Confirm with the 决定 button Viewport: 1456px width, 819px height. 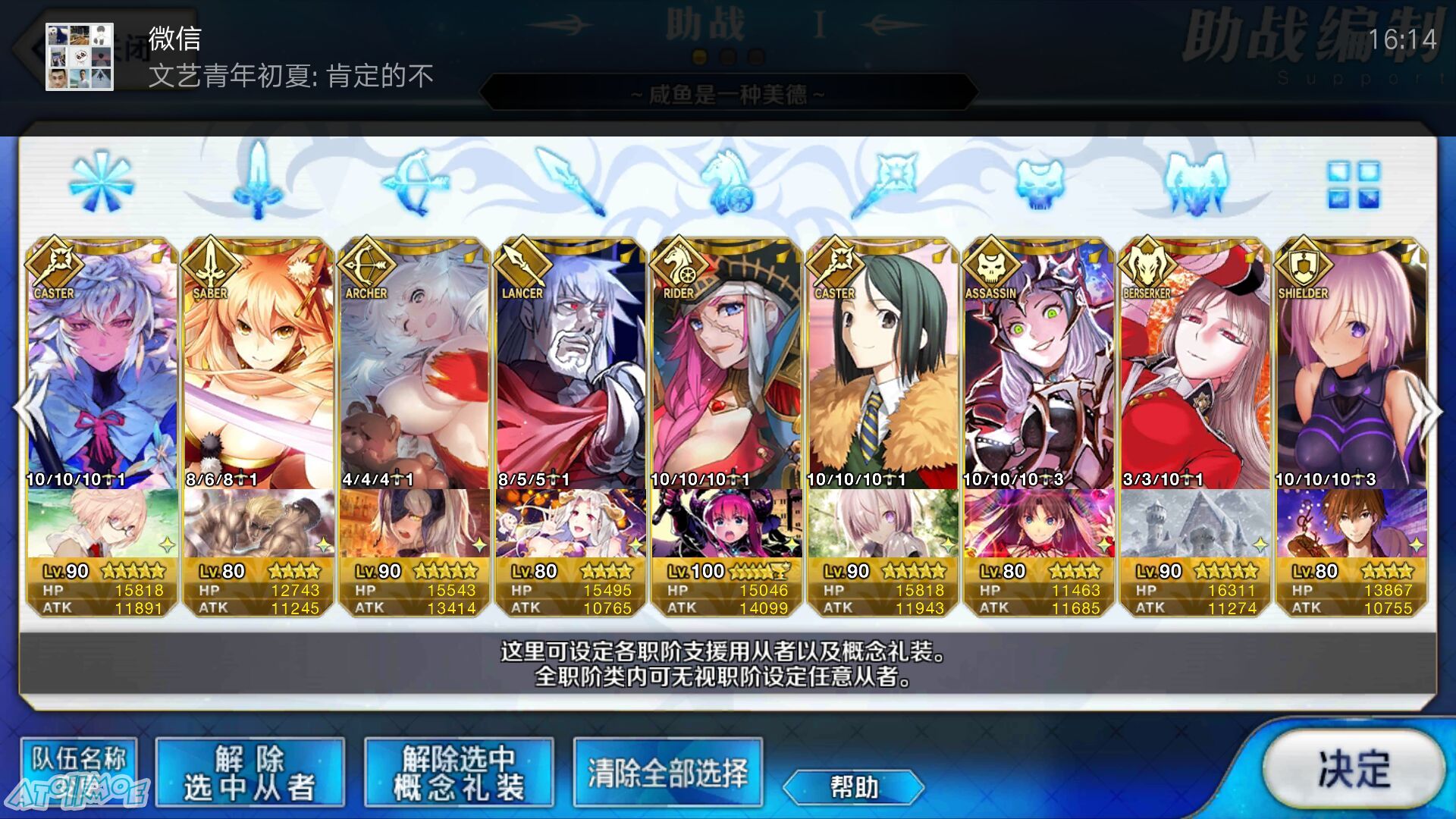(1354, 768)
